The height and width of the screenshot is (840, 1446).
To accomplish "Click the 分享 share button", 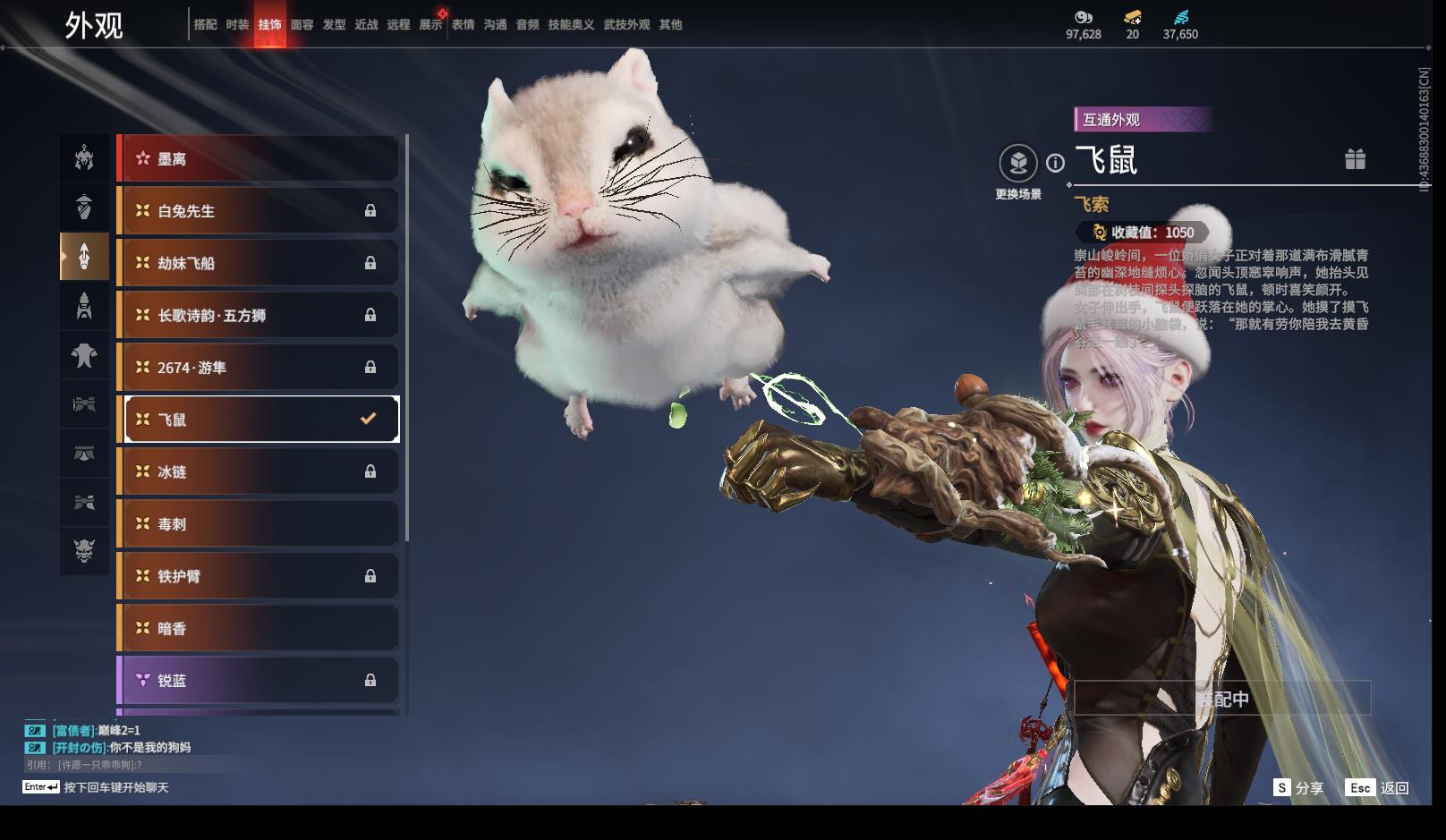I will (x=1298, y=788).
